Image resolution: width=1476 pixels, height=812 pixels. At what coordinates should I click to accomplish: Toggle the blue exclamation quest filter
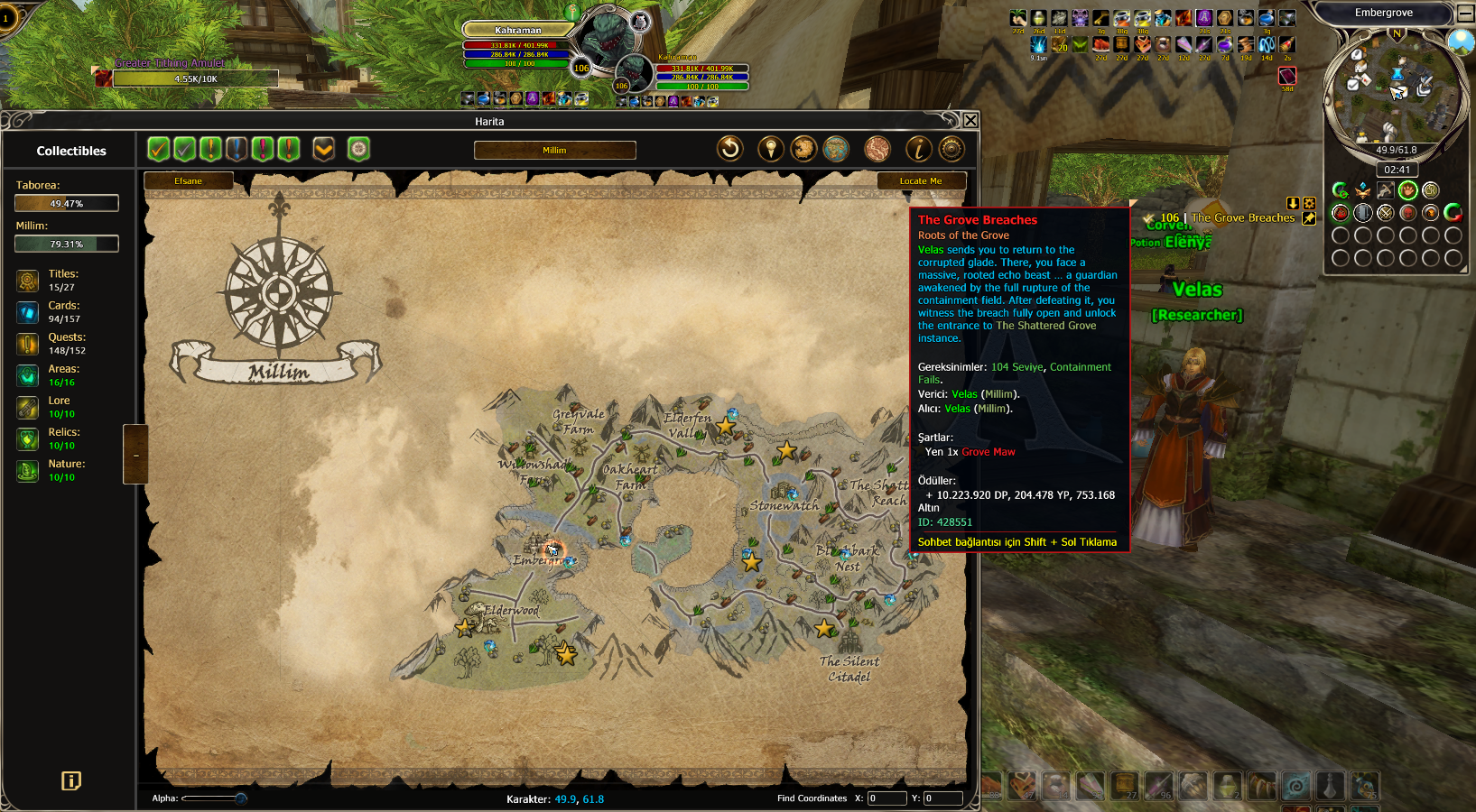[x=237, y=149]
